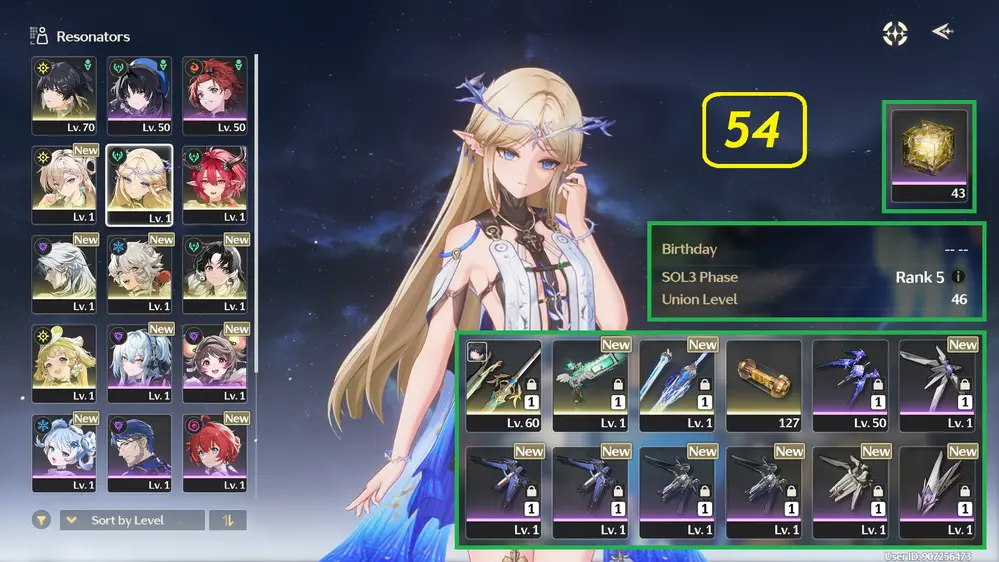999x562 pixels.
Task: Show SOL3 Phase rank info icon
Action: pyautogui.click(x=959, y=277)
